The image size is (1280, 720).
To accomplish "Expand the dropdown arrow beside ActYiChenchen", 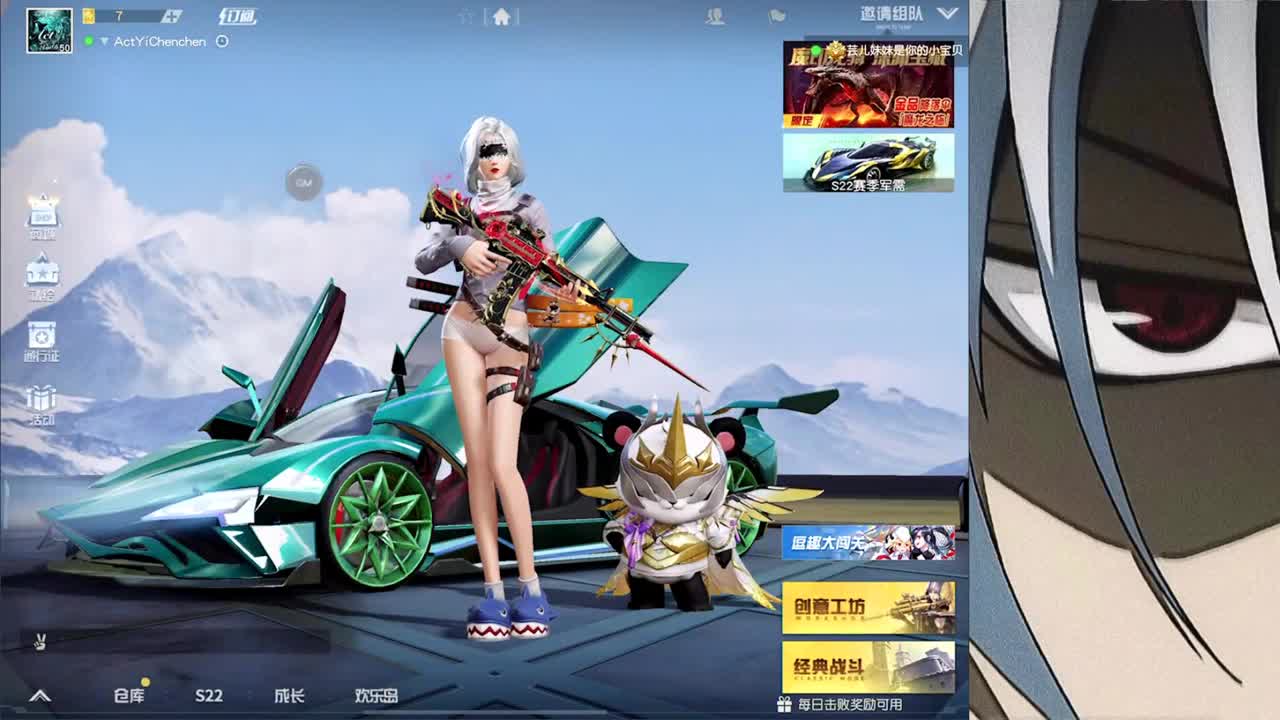I will [x=105, y=41].
